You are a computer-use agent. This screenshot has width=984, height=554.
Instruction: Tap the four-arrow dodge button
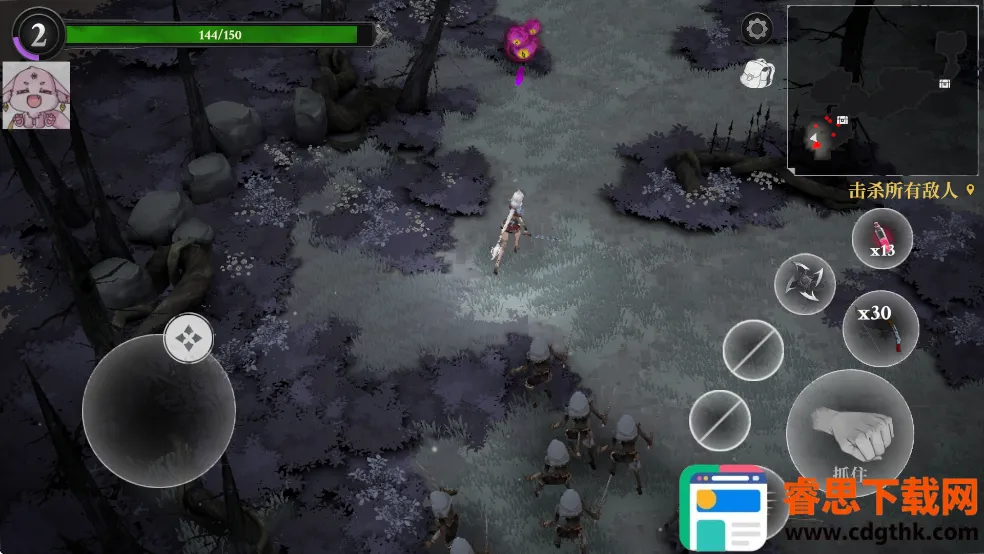pyautogui.click(x=188, y=338)
